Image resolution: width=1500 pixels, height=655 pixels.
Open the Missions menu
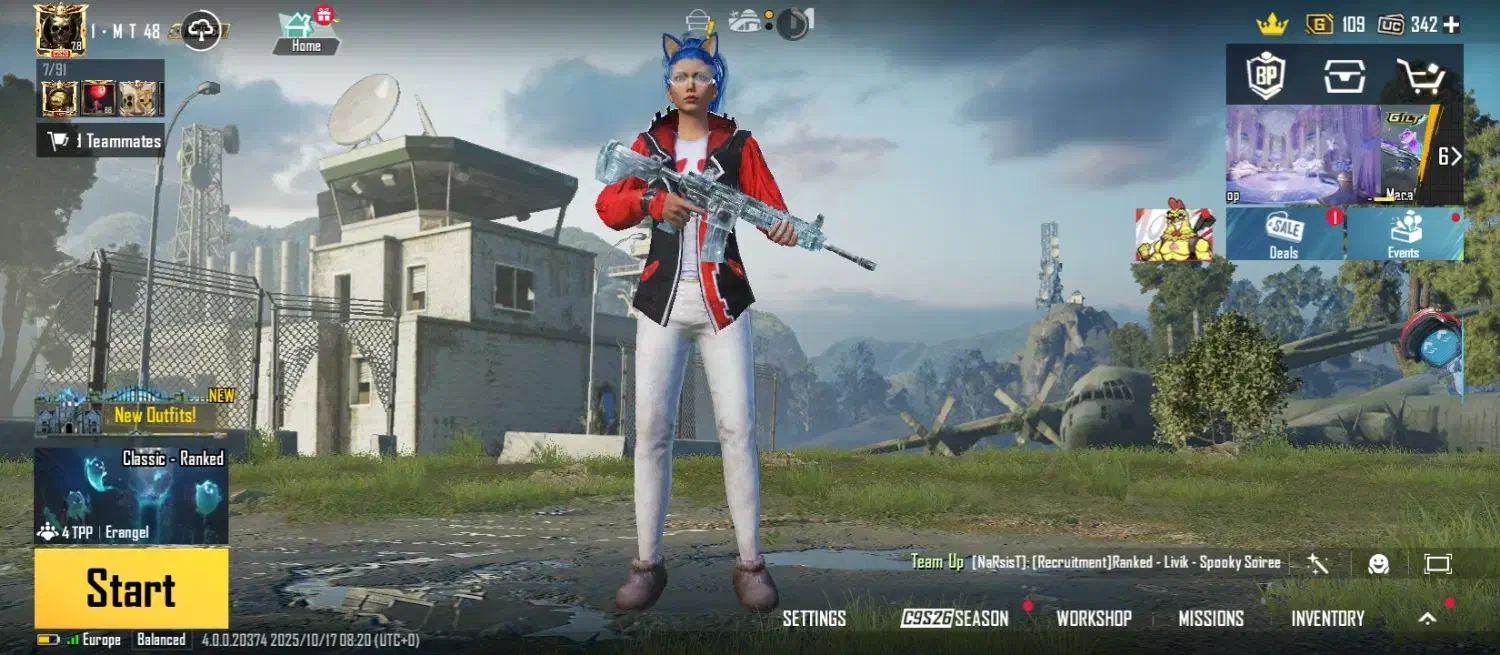tap(1211, 619)
